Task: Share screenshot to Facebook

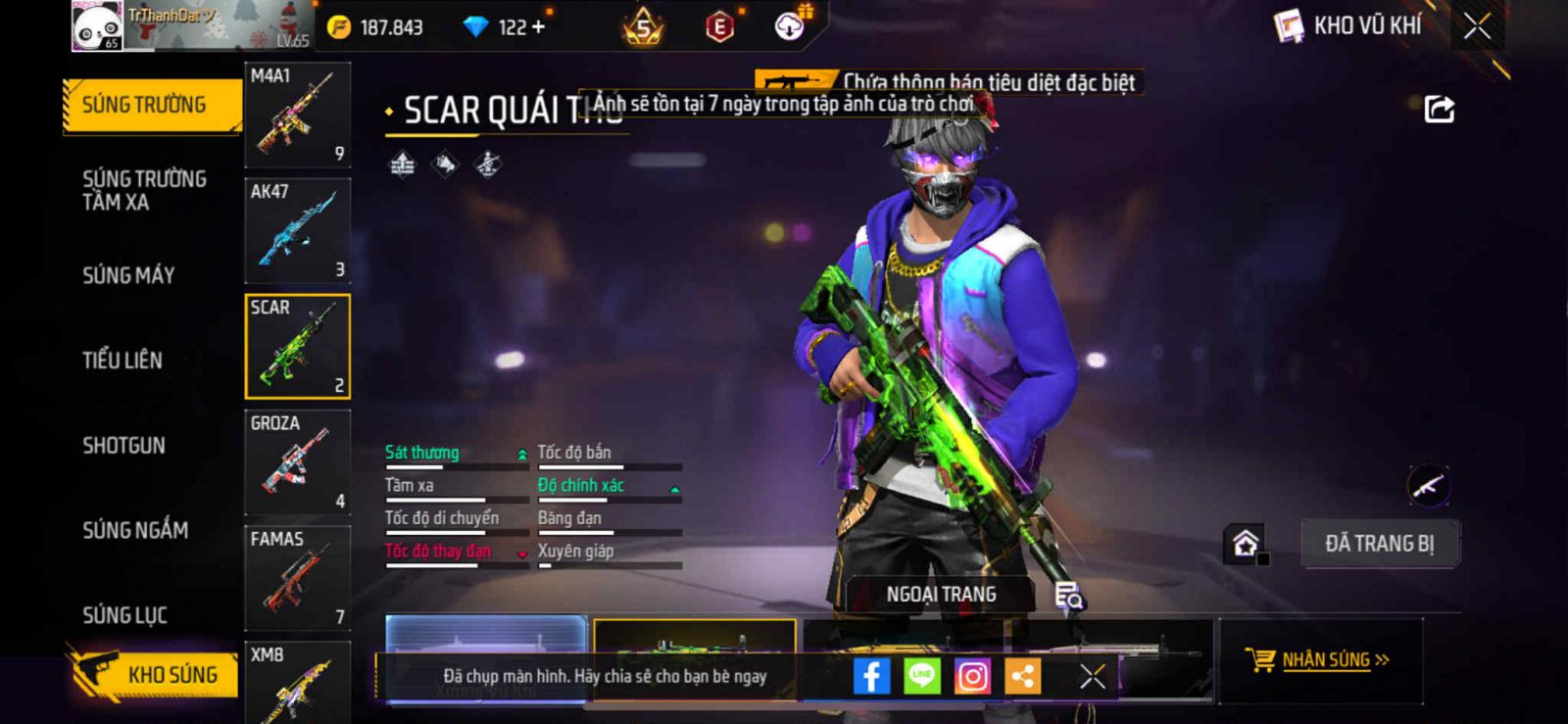Action: pyautogui.click(x=871, y=676)
